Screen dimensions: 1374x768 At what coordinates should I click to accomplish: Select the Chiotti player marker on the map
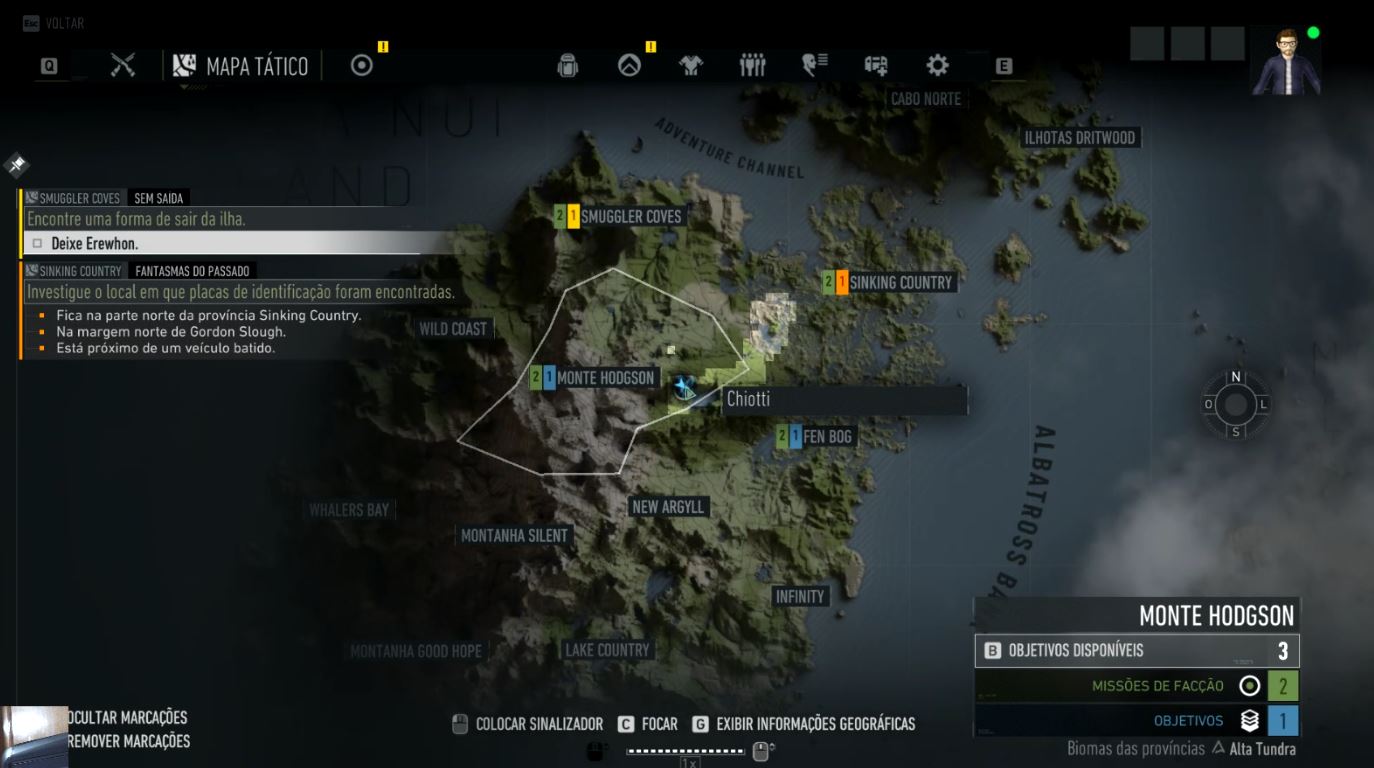tap(685, 388)
